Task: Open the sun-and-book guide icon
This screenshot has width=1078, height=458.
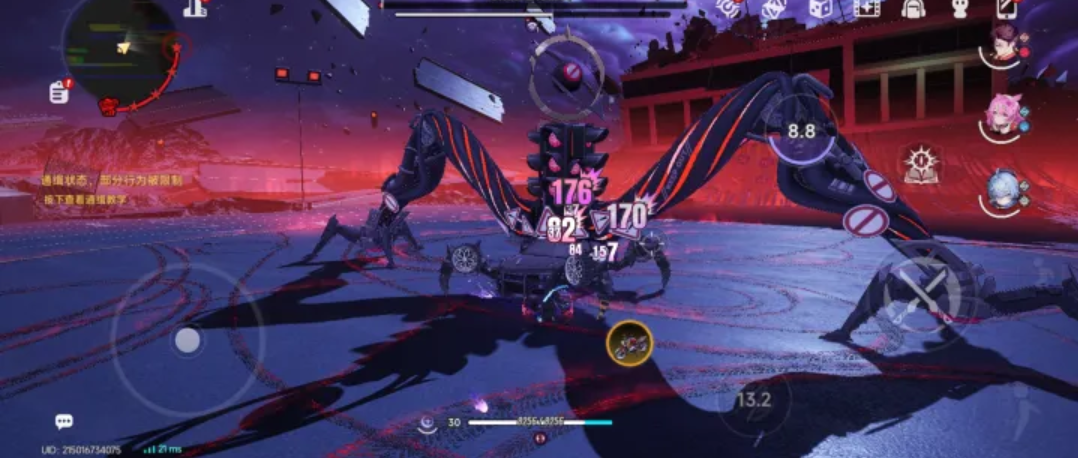Action: click(919, 164)
